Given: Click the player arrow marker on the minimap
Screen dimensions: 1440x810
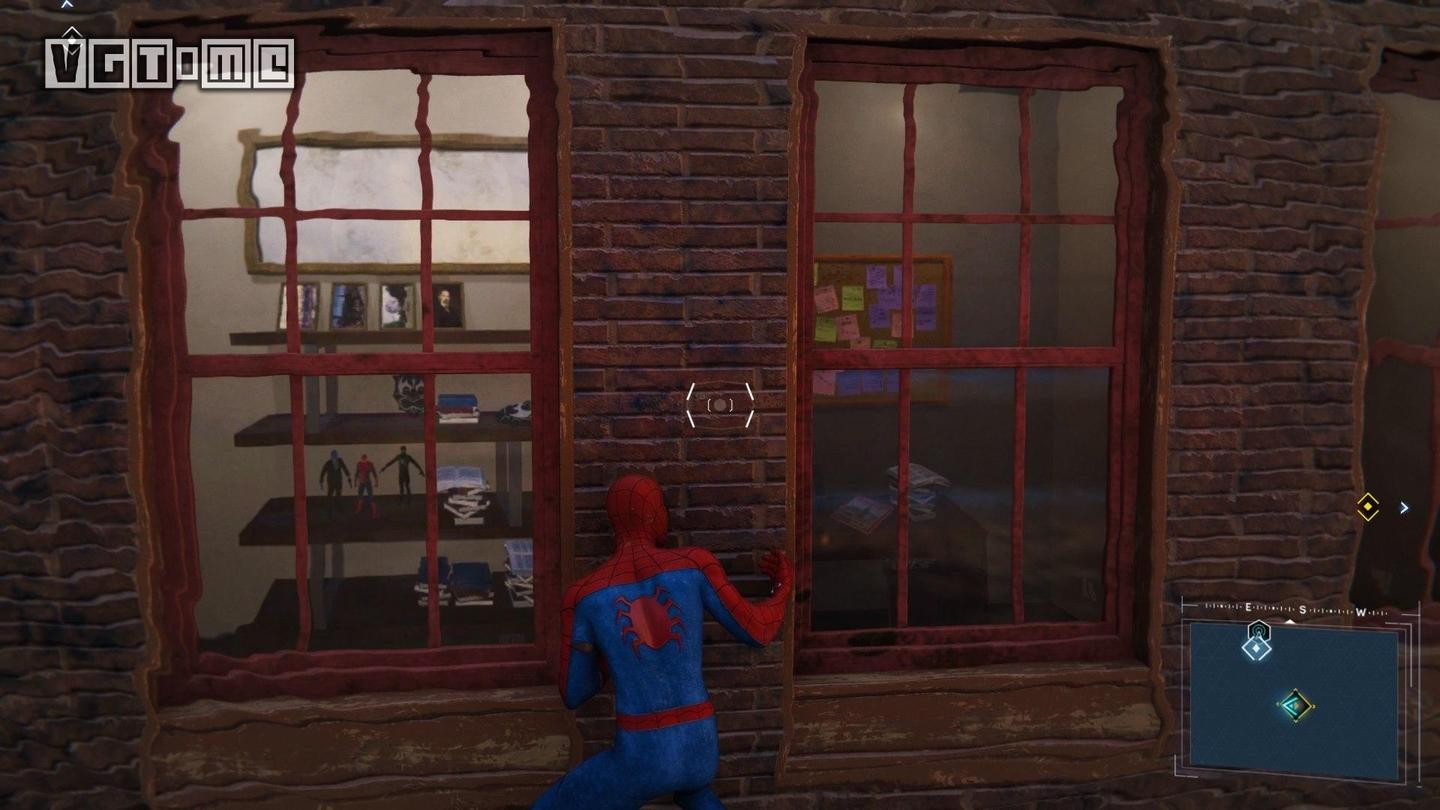Looking at the screenshot, I should tap(1295, 705).
